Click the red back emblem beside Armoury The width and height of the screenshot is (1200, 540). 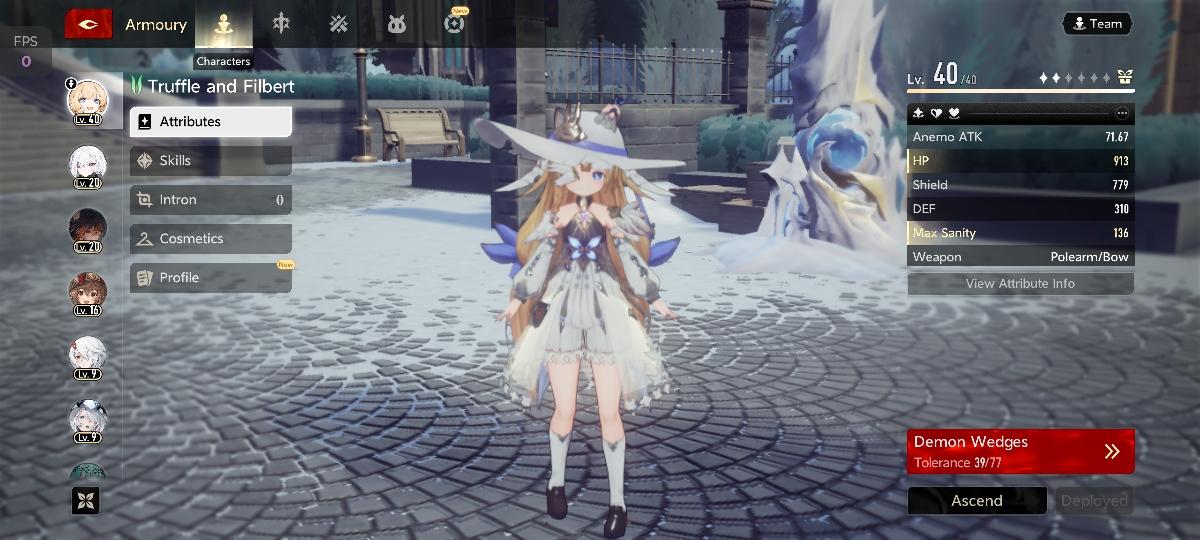point(88,24)
